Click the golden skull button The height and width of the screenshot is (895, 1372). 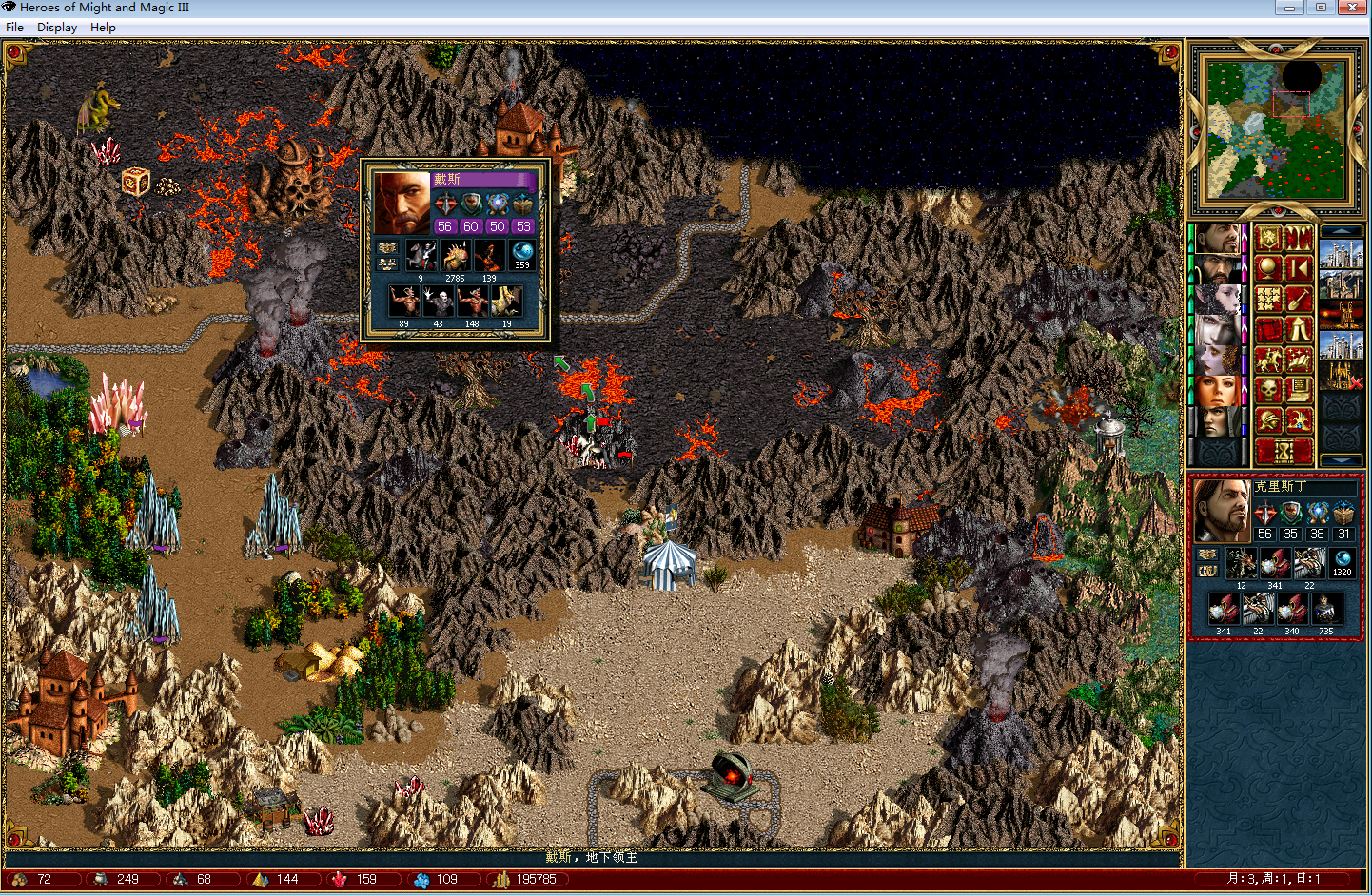(1267, 390)
